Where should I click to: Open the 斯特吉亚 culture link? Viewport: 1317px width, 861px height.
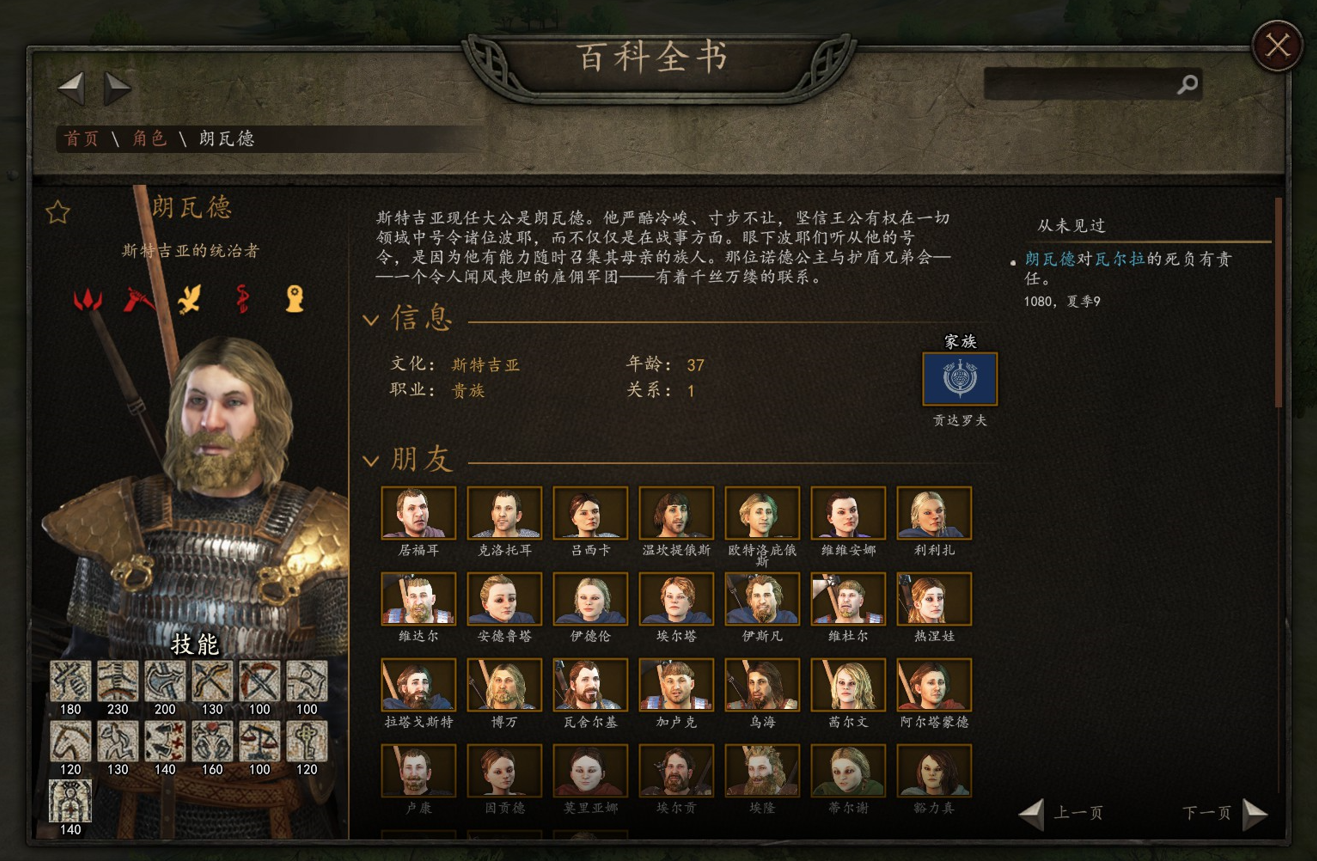[x=486, y=365]
